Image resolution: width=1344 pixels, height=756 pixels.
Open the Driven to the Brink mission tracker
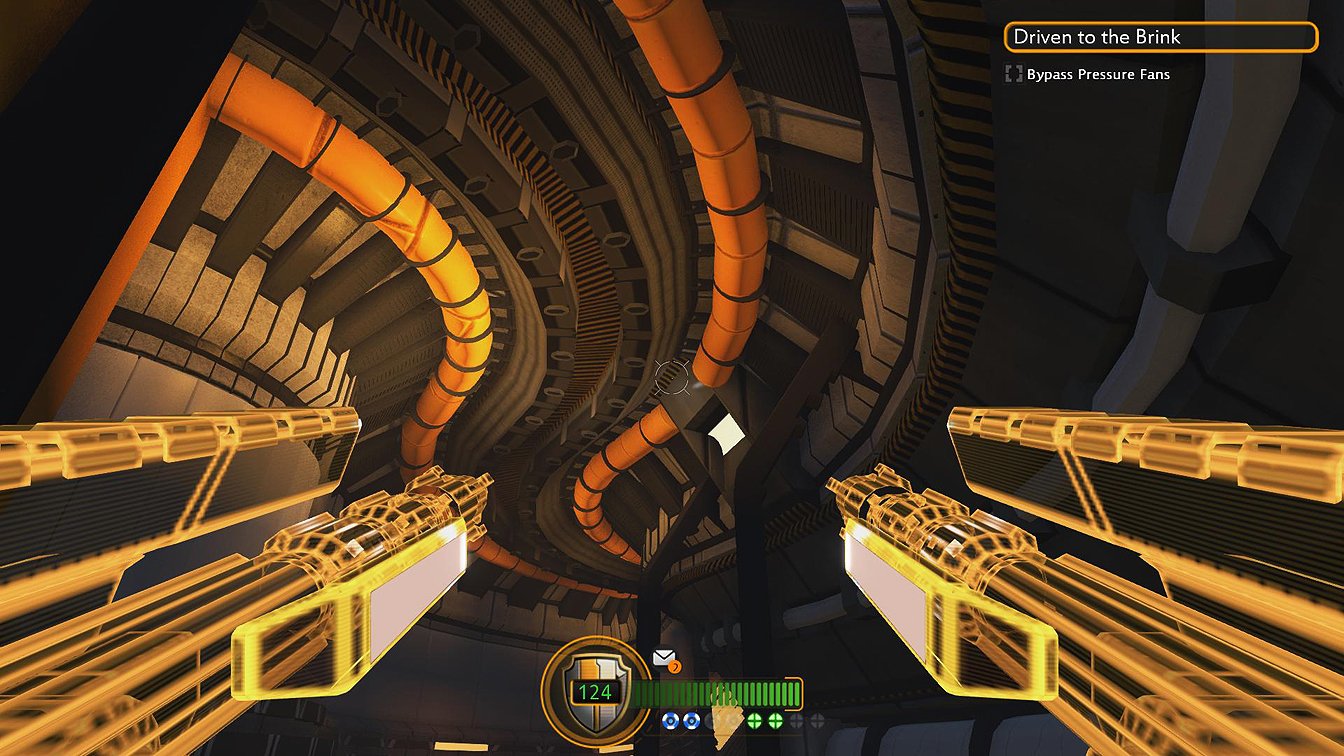coord(1160,38)
